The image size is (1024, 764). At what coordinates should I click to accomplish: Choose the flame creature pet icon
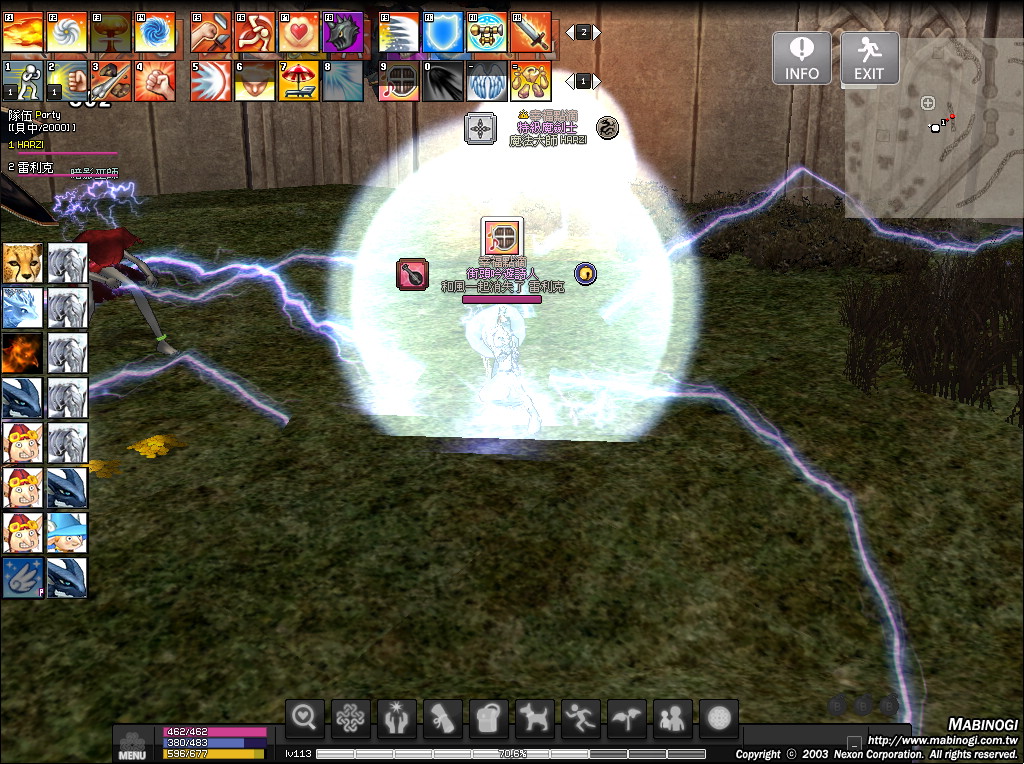[x=22, y=353]
